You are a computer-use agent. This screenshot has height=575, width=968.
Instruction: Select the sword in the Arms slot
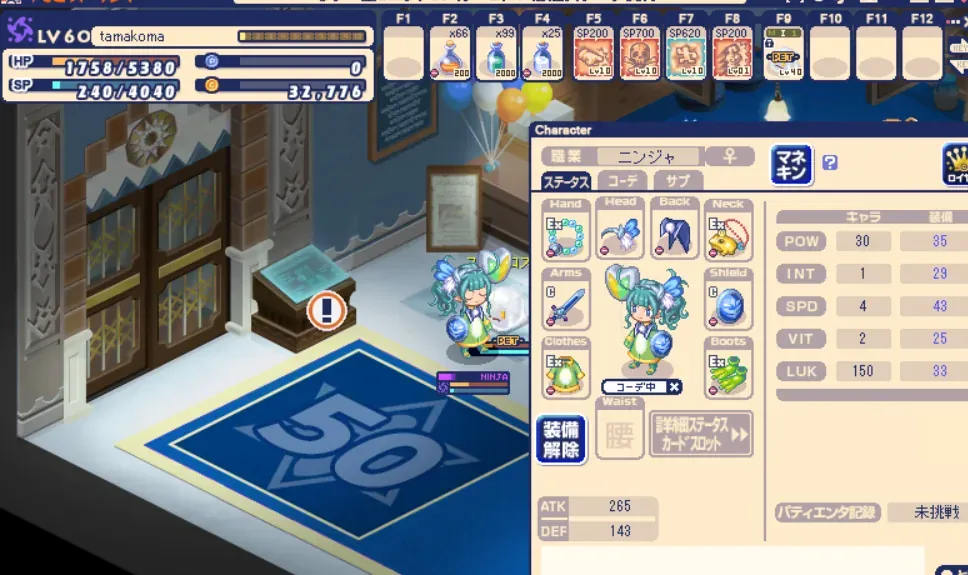click(566, 304)
